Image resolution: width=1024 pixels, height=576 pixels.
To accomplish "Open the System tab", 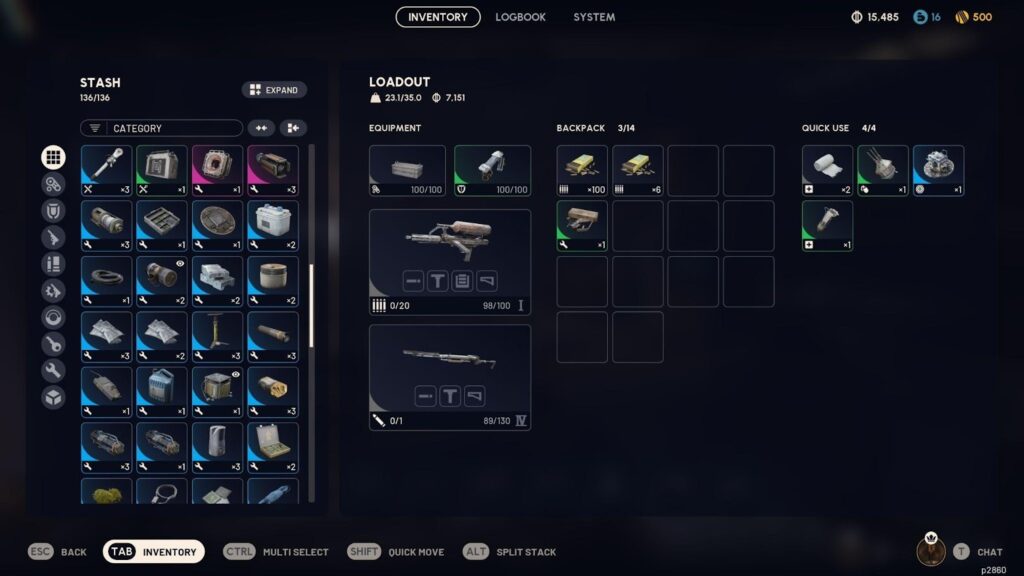I will (594, 17).
